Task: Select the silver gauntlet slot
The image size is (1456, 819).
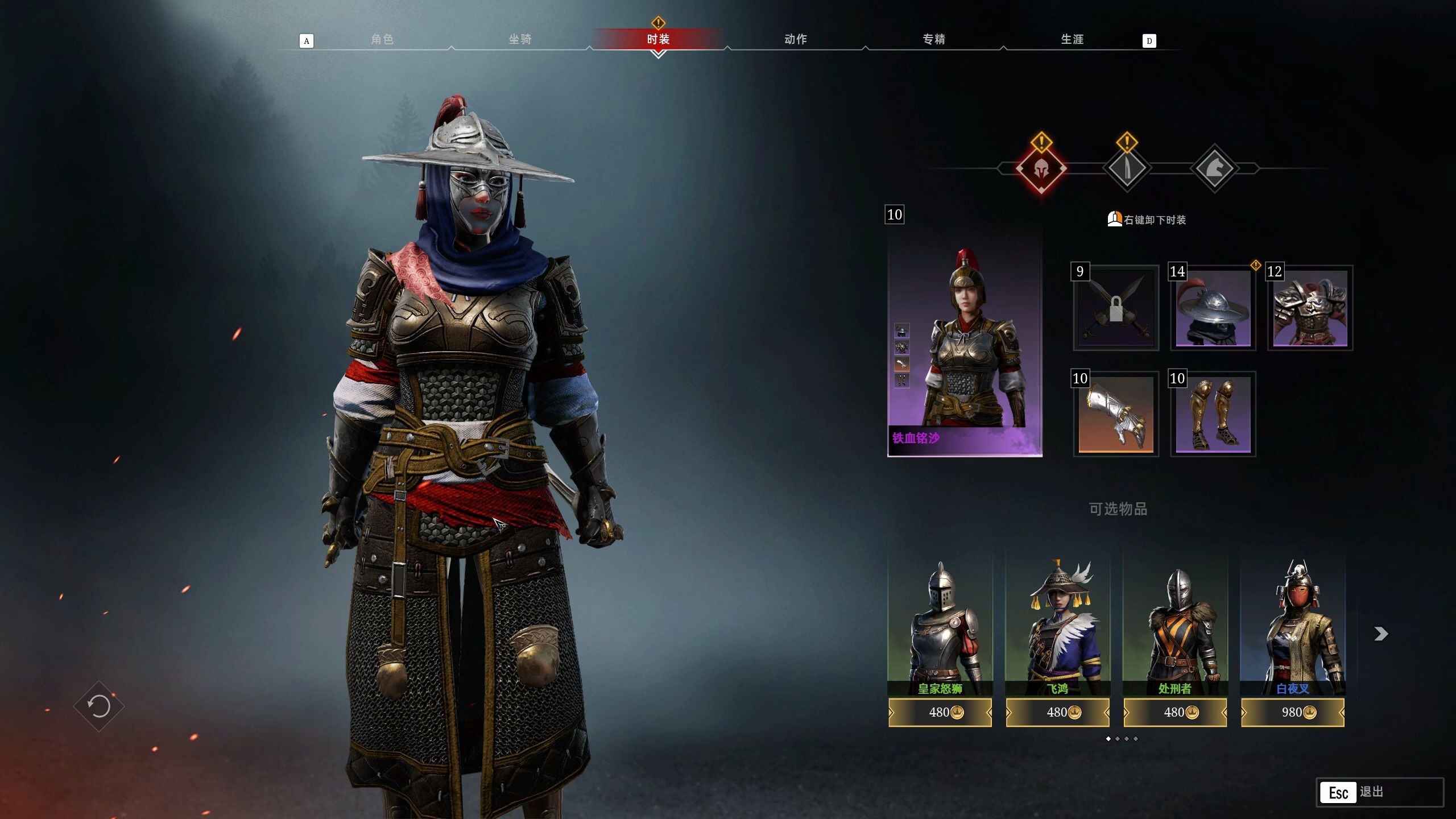Action: tap(1116, 415)
